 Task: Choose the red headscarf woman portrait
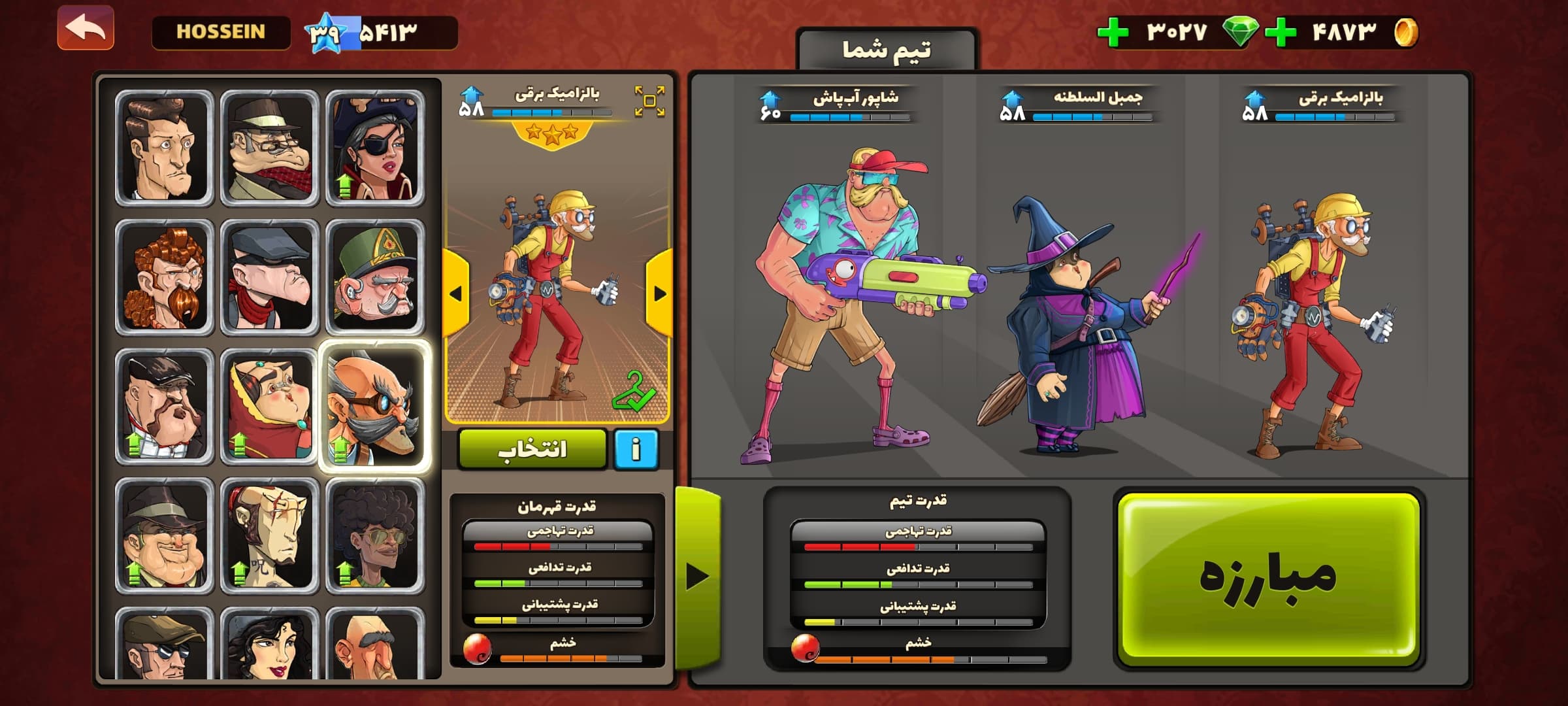point(269,406)
